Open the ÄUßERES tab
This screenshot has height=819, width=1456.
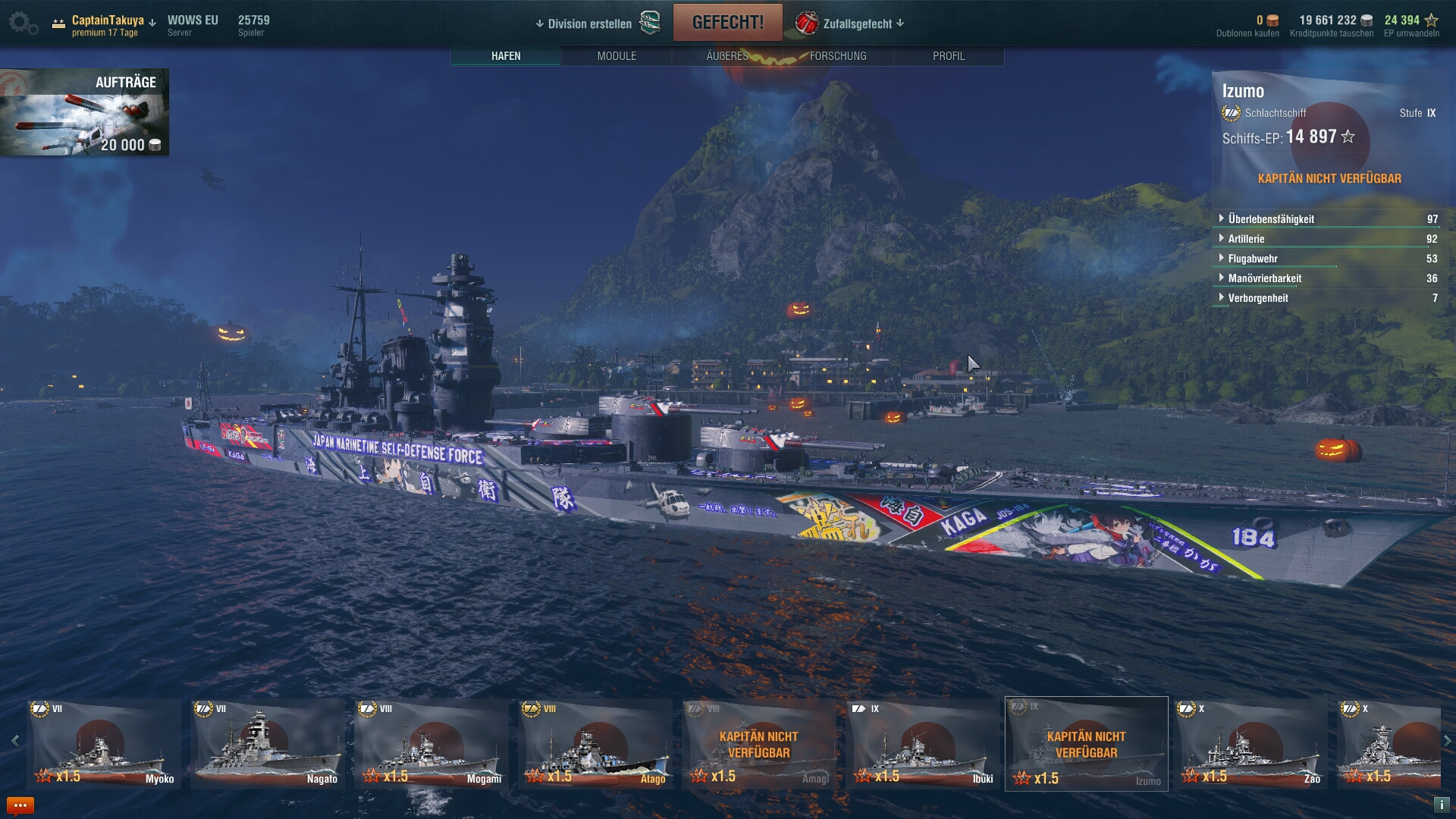coord(727,56)
